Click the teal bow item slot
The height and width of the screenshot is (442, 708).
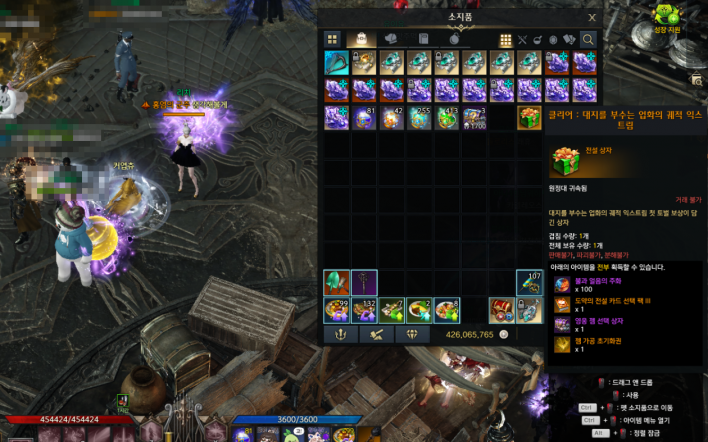[x=336, y=63]
